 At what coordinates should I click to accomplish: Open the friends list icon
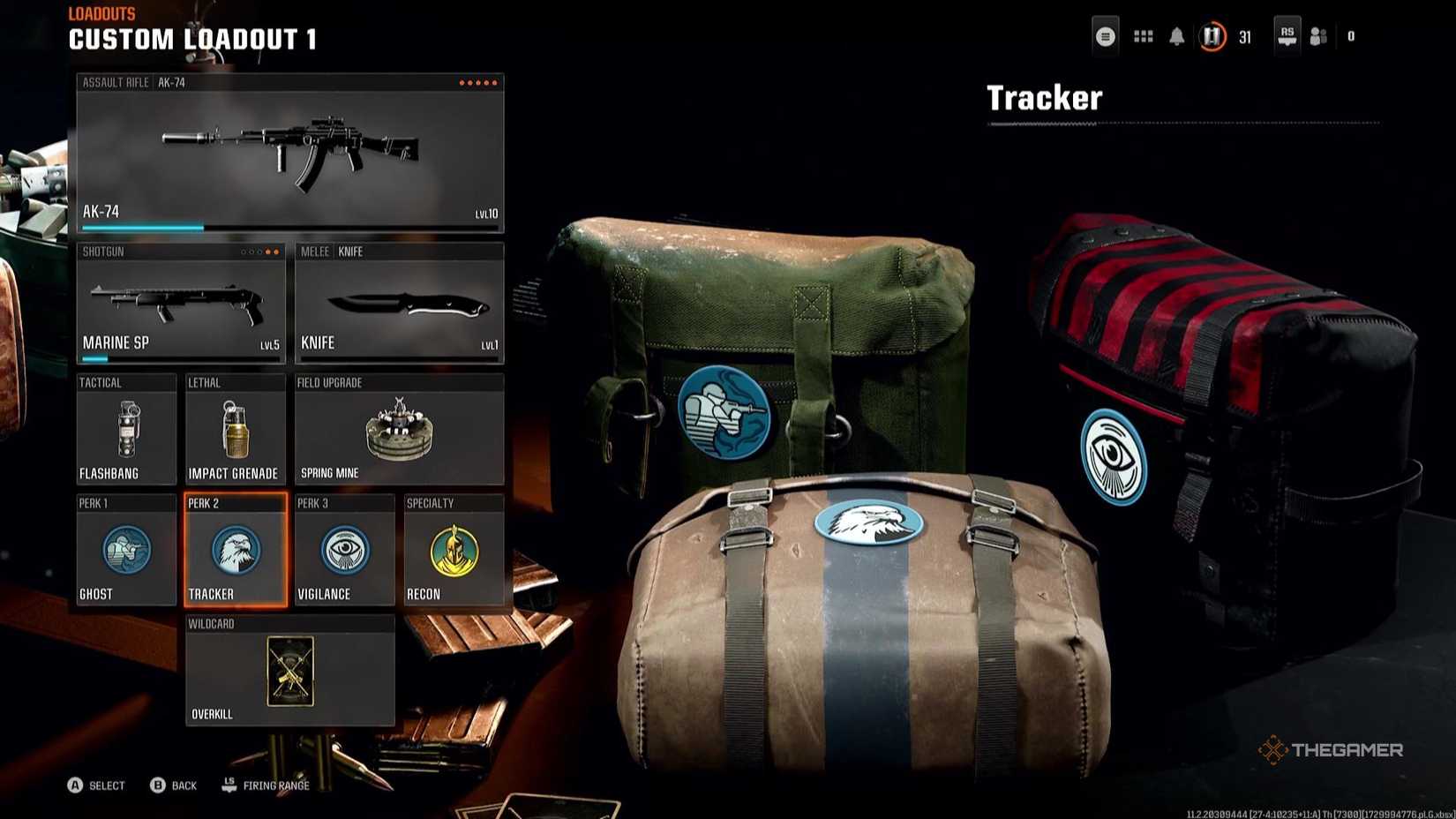(x=1318, y=36)
